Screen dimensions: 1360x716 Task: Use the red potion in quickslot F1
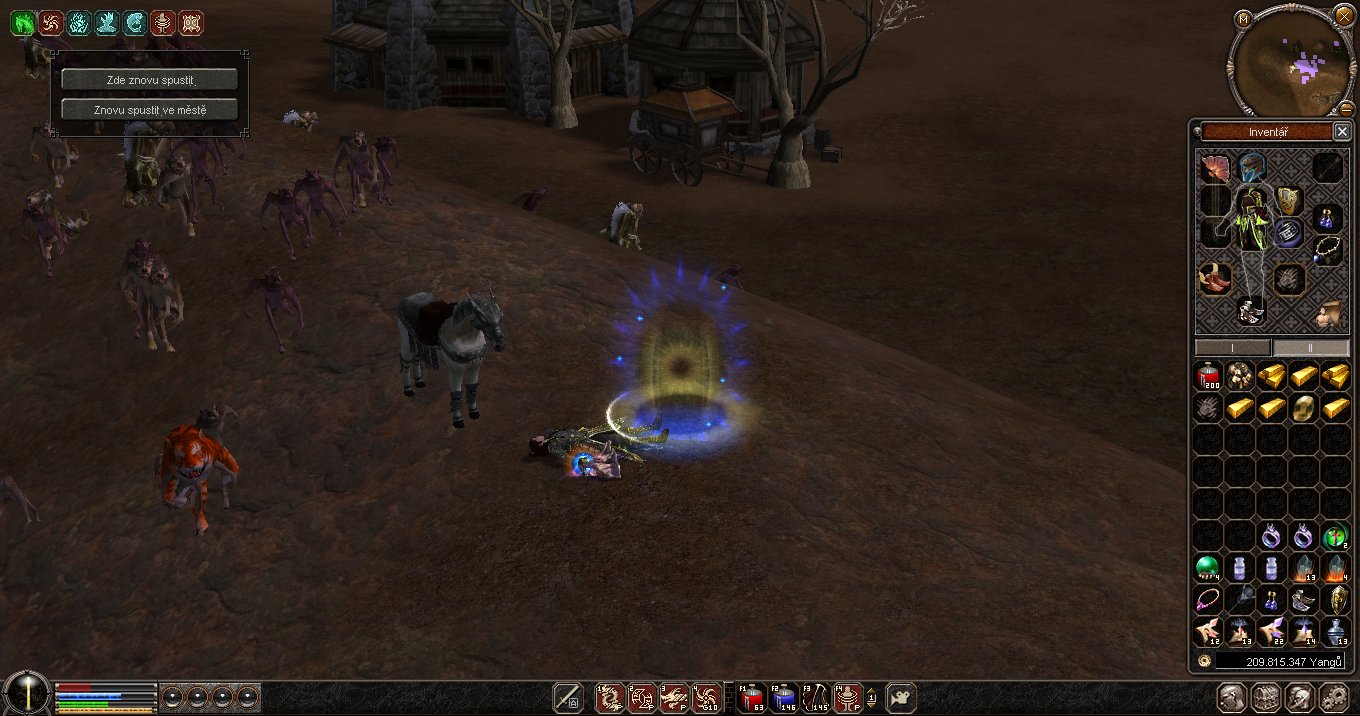[751, 697]
